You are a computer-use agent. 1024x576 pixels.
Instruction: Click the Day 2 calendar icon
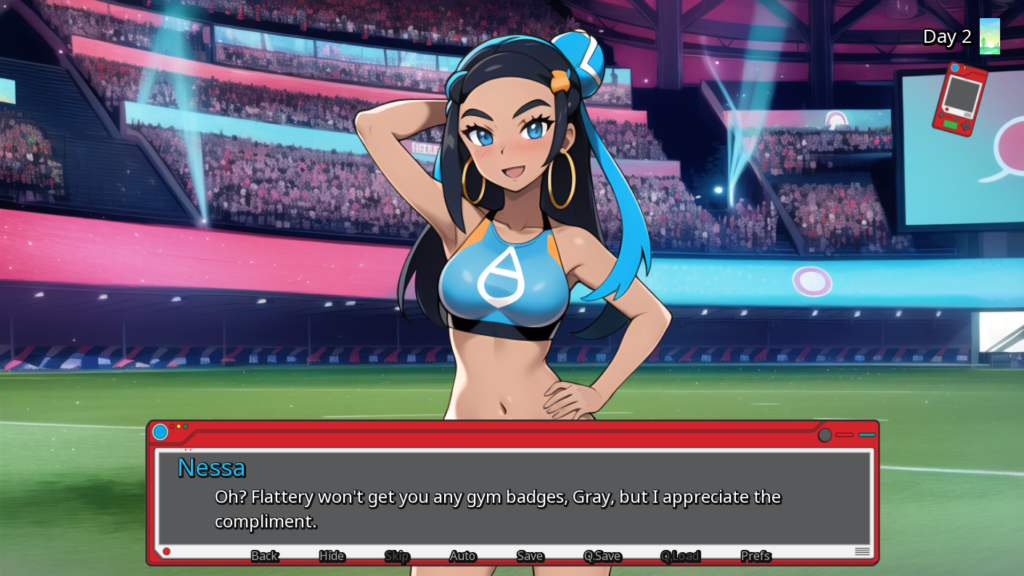click(989, 36)
